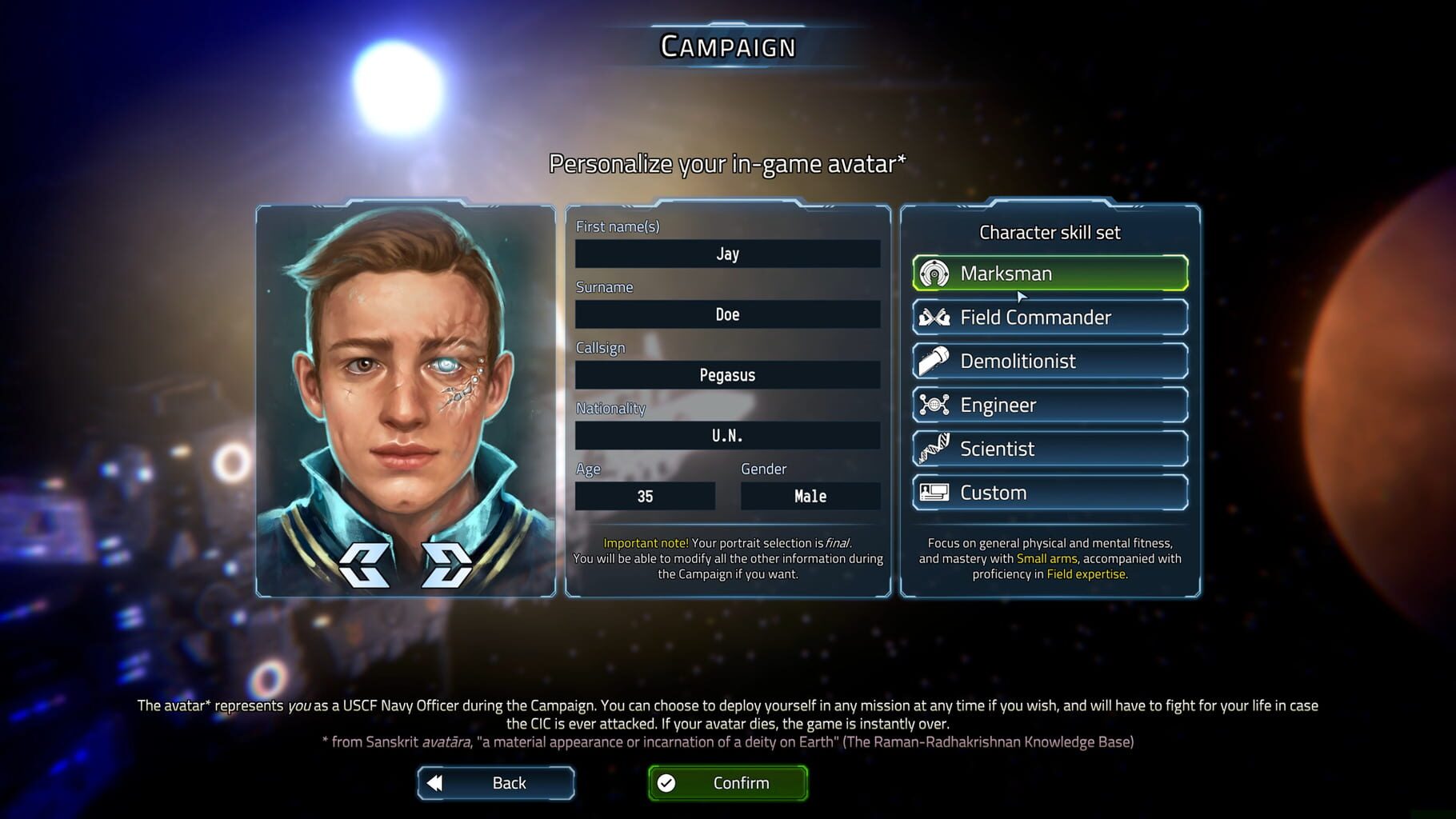Click the Confirm button
This screenshot has height=819, width=1456.
[726, 782]
